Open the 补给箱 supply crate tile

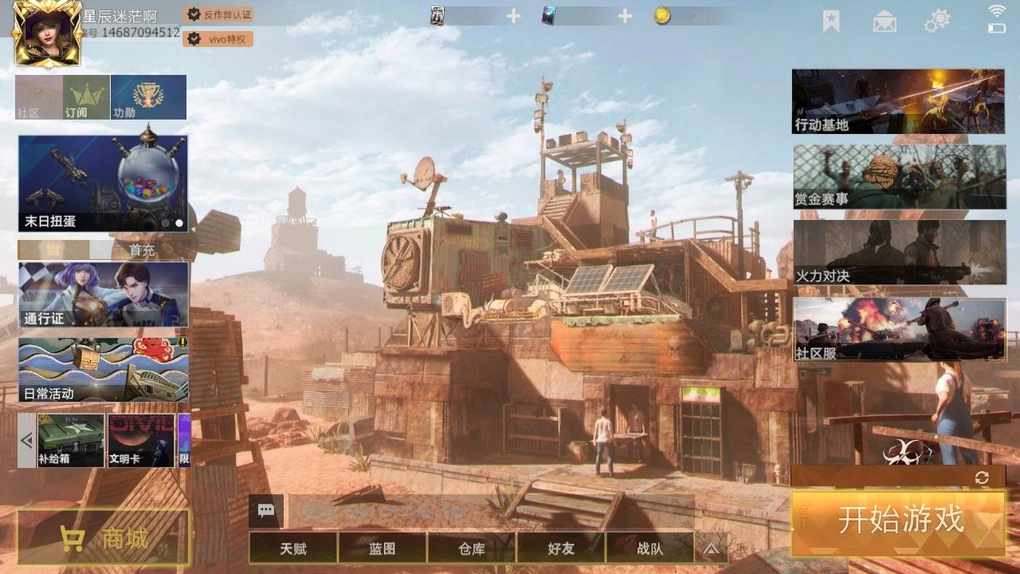[x=71, y=440]
